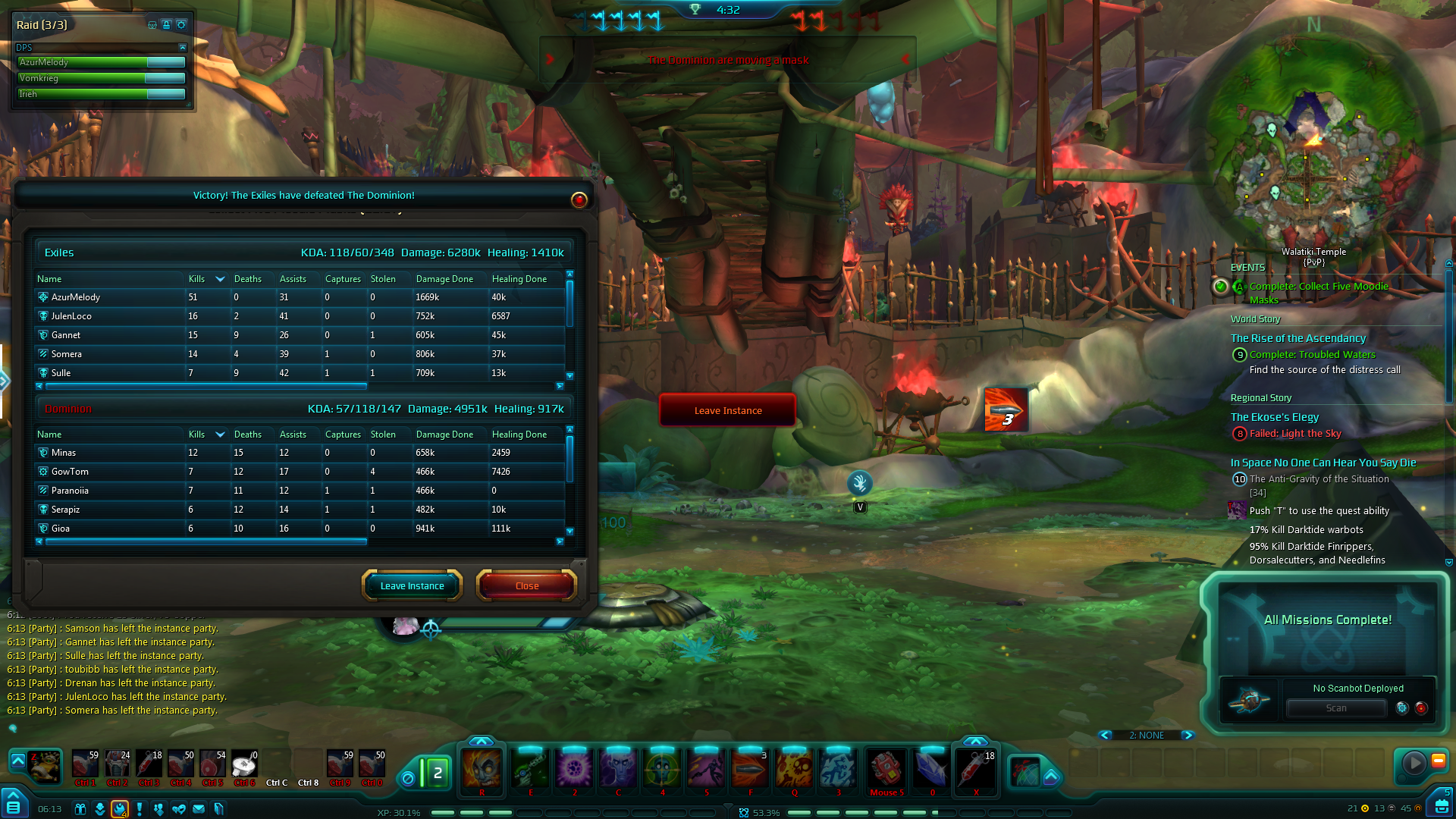The width and height of the screenshot is (1456, 819).
Task: Click the blue Leave Instance button in scoreboard
Action: coord(412,585)
